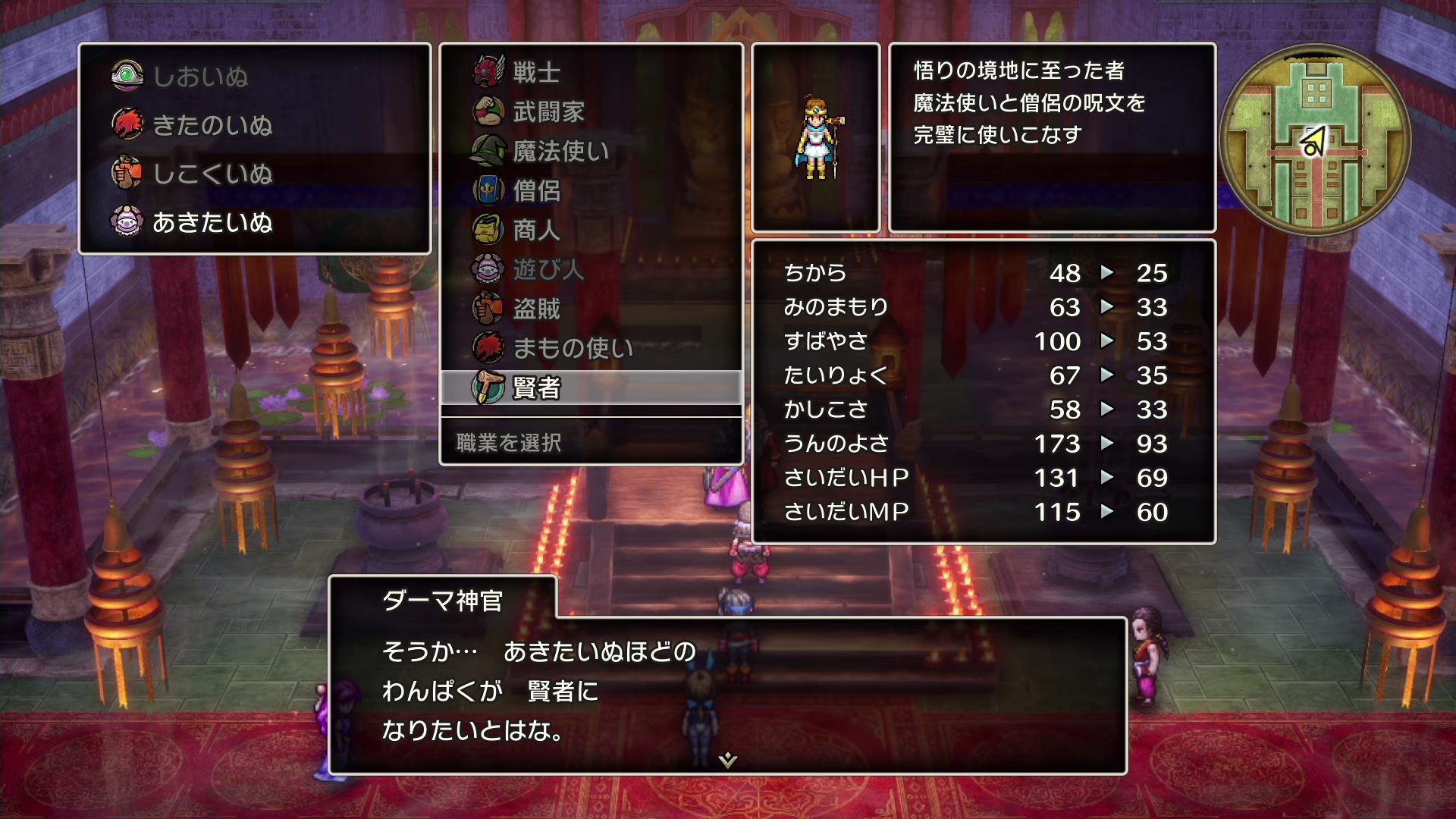
Task: Pick the 魔法使い vocation
Action: coord(560,152)
